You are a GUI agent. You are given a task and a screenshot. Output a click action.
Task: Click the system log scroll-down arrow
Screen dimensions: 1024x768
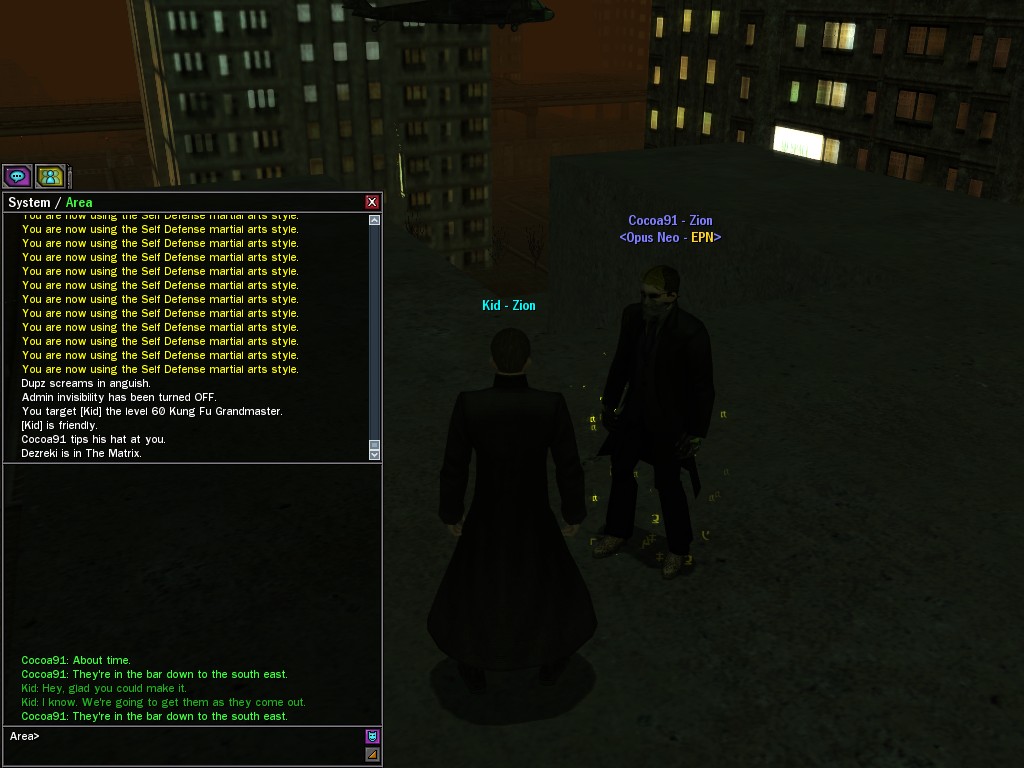point(374,453)
